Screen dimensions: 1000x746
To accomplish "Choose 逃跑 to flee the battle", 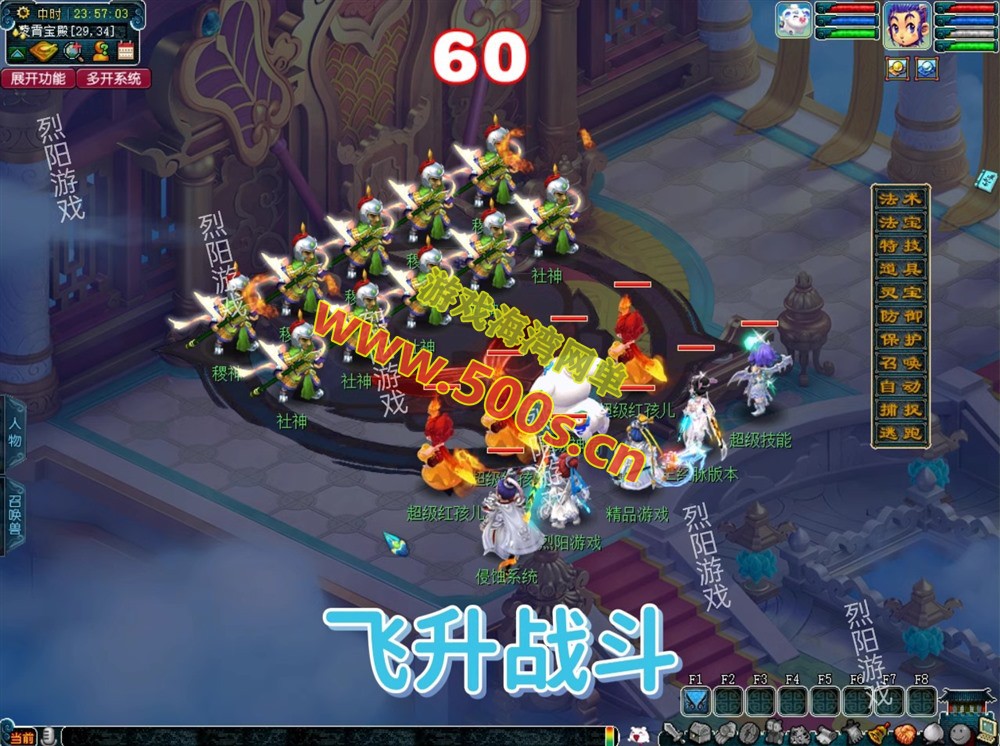I will pos(899,433).
